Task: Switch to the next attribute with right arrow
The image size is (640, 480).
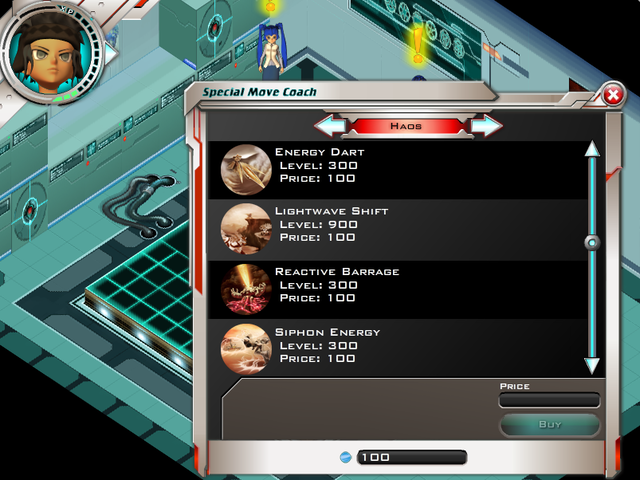Action: [x=485, y=126]
